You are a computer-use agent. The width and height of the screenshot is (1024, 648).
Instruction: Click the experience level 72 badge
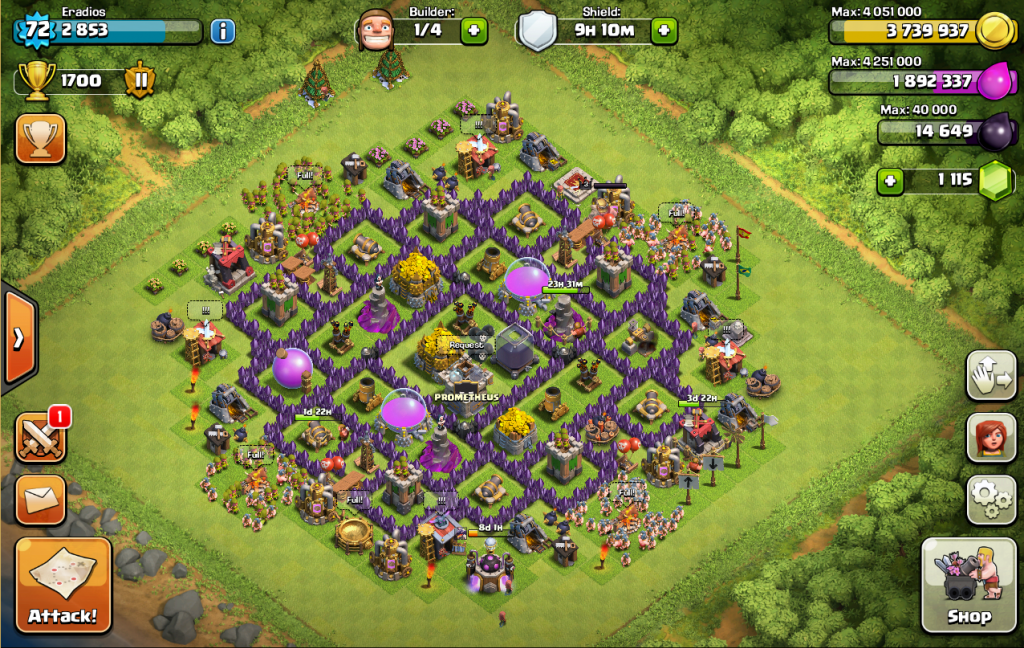37,30
